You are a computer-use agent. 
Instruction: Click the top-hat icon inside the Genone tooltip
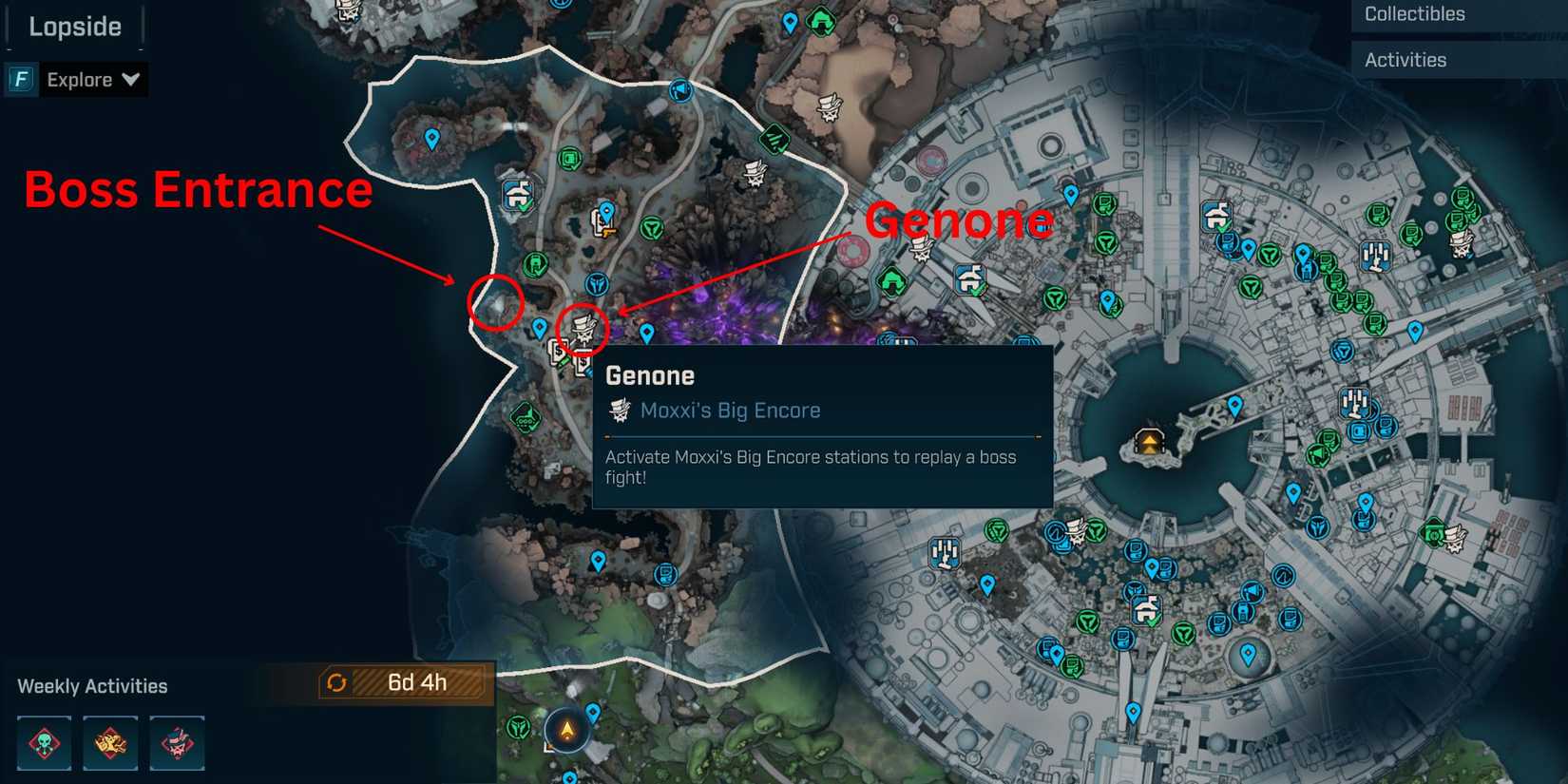619,410
